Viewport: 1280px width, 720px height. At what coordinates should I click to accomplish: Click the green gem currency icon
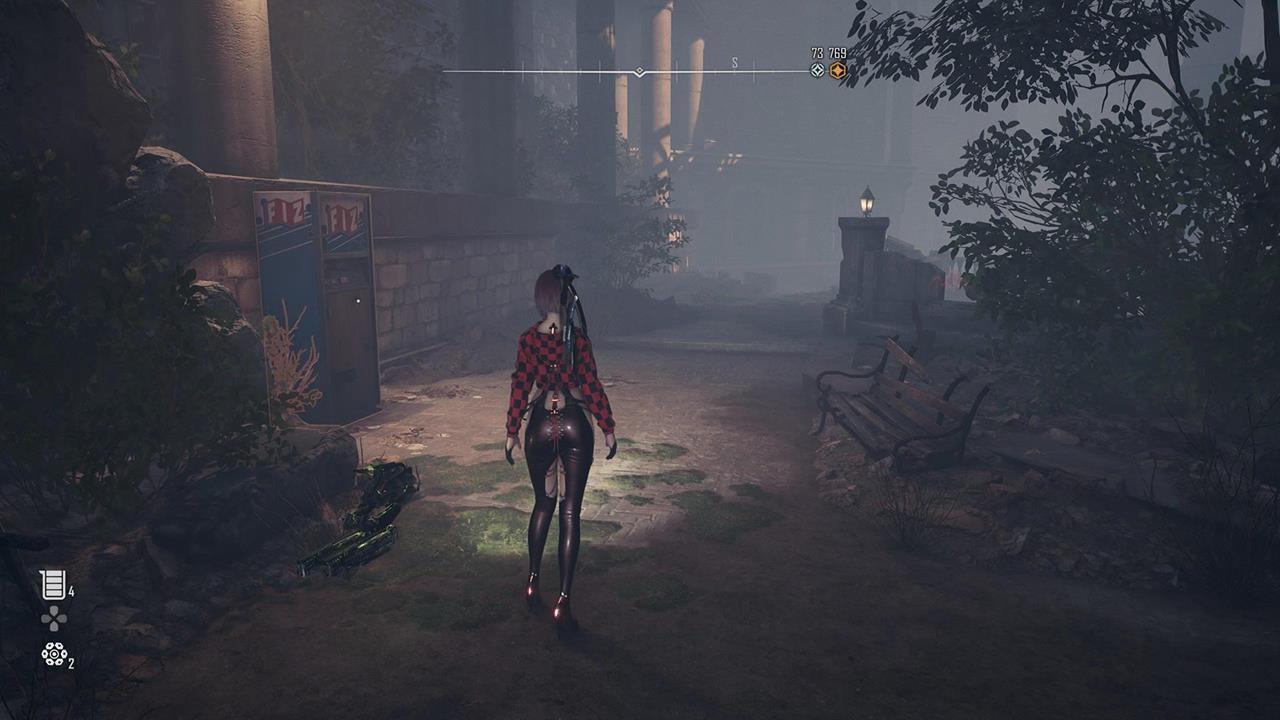(x=816, y=70)
